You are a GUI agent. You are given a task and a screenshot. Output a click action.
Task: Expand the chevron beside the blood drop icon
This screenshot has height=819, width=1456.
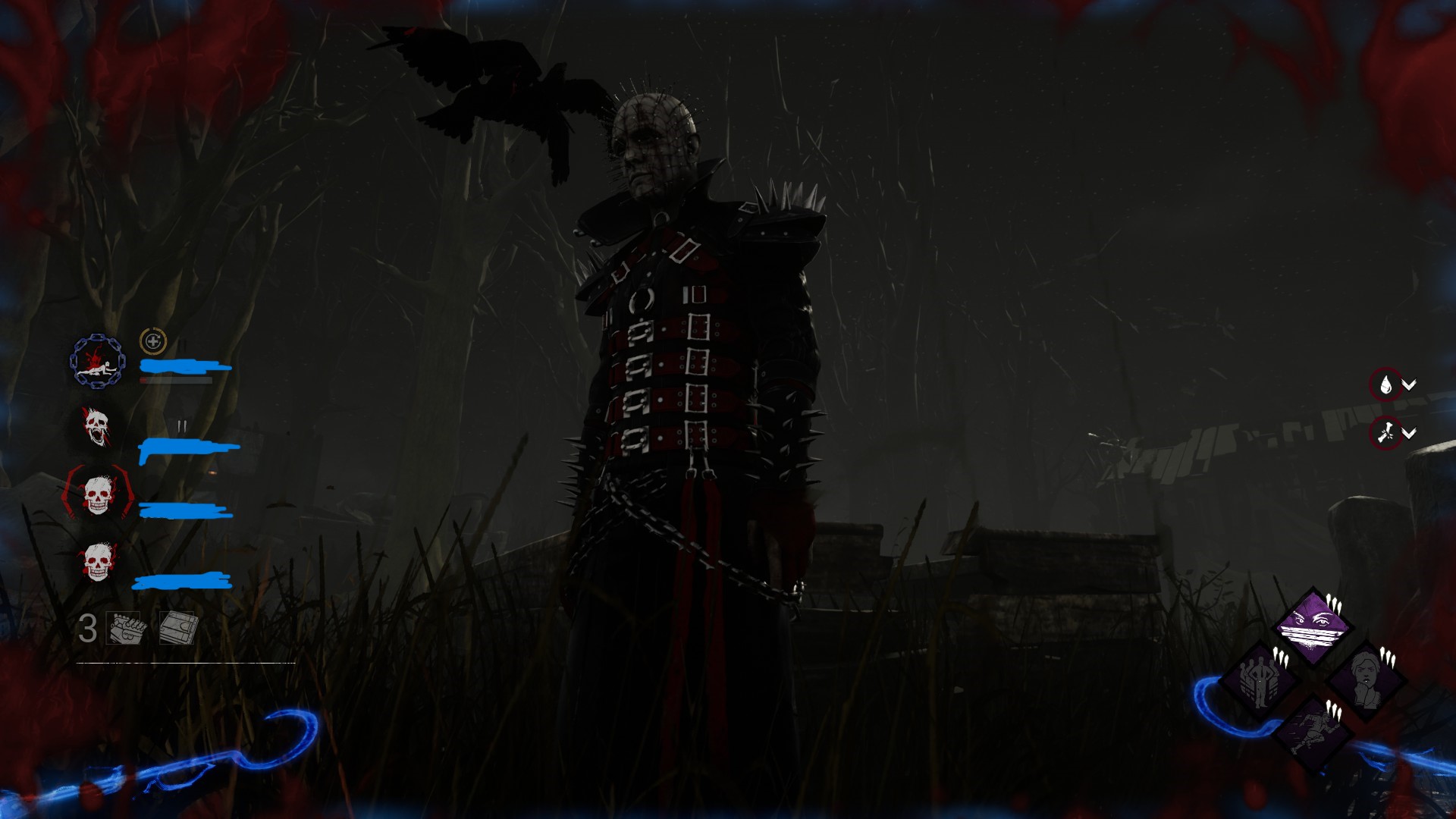[1409, 385]
